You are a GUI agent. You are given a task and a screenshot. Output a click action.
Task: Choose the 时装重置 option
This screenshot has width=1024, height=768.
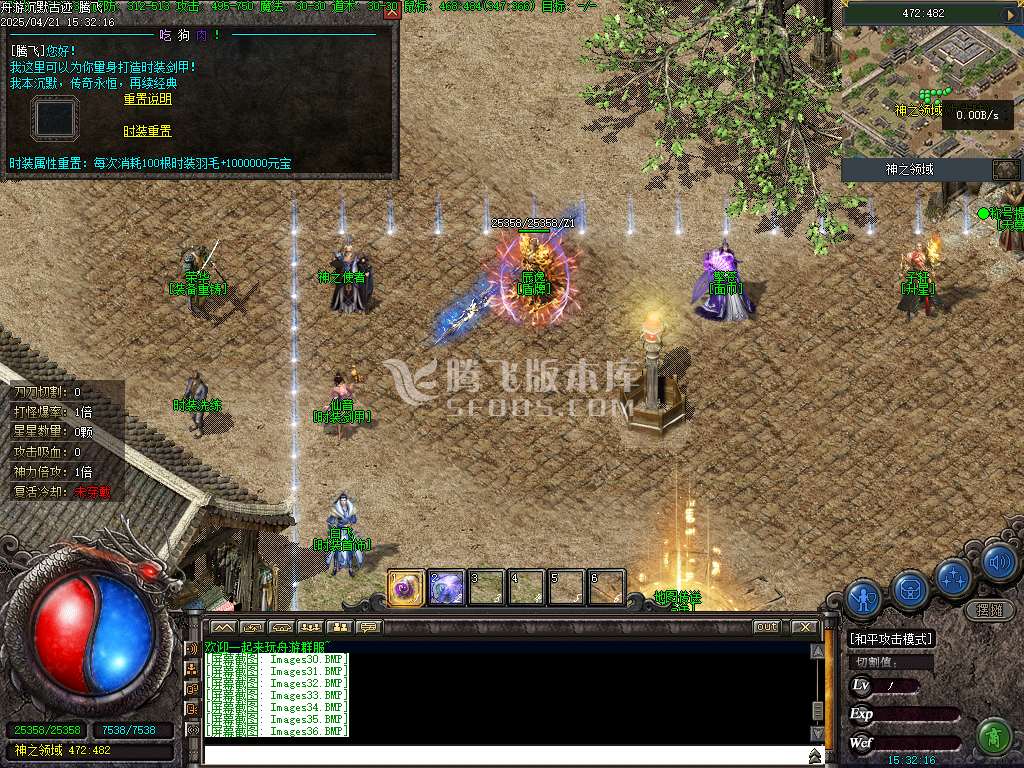(147, 131)
